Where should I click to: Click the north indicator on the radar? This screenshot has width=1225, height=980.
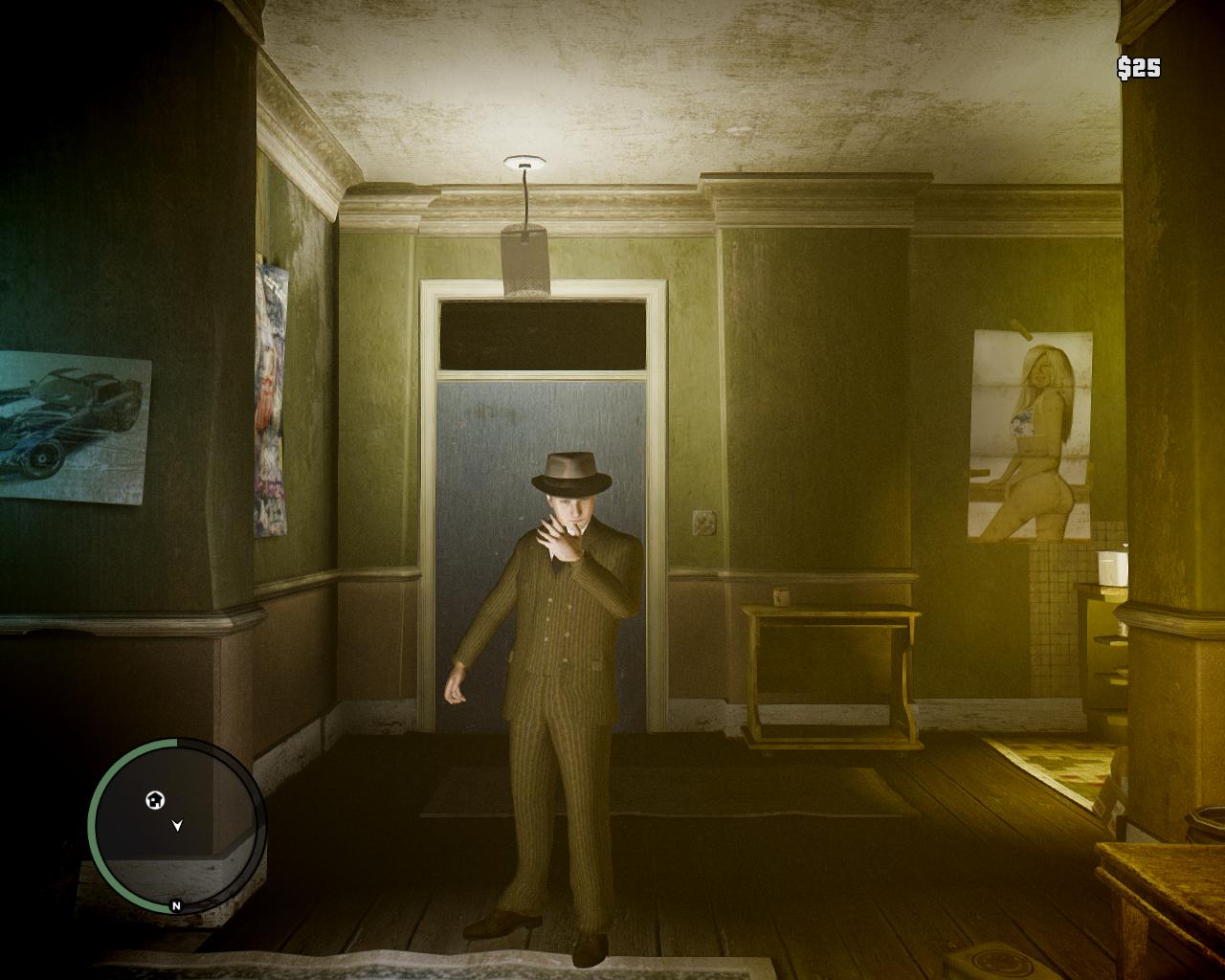tap(176, 905)
